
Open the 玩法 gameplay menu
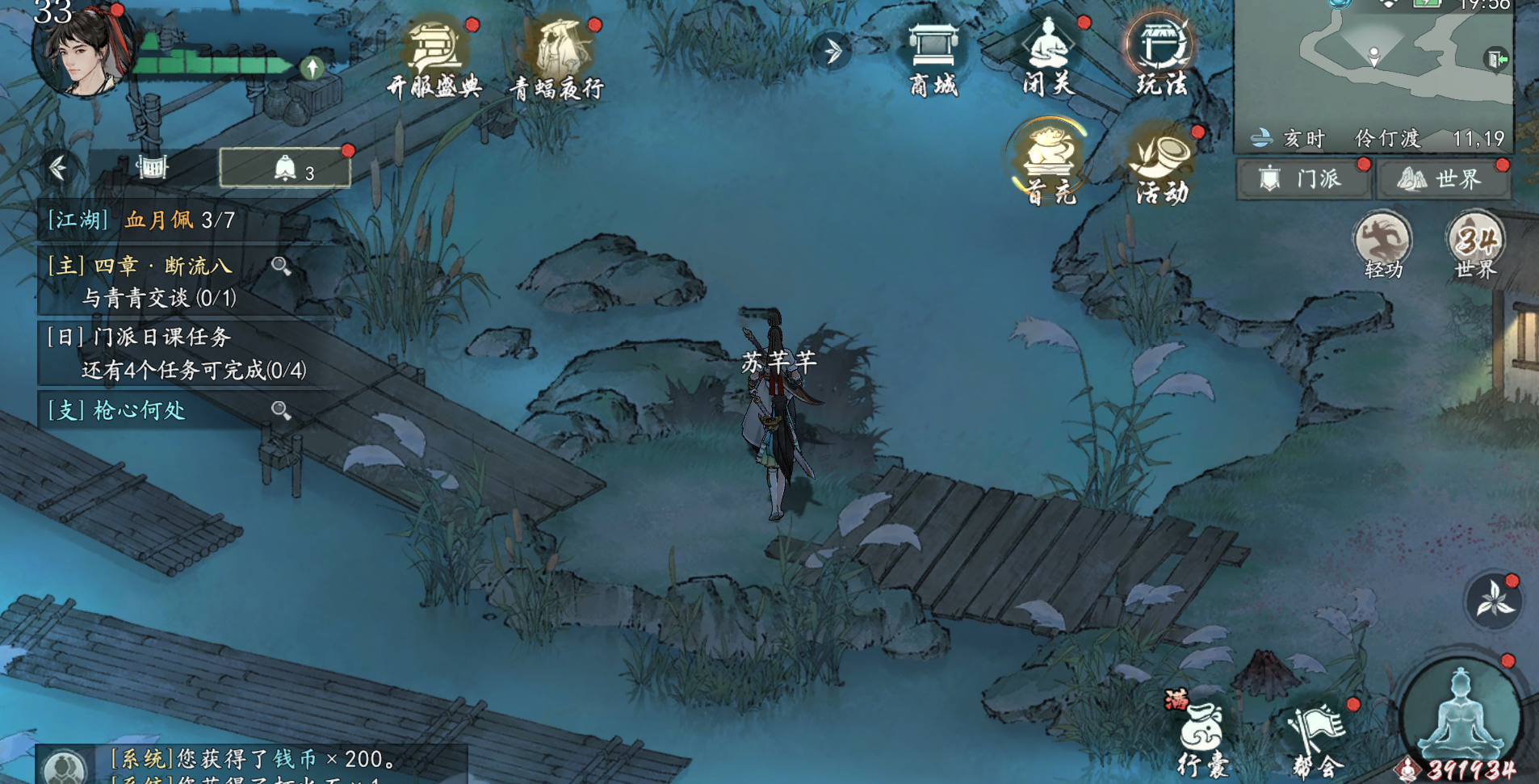1161,55
